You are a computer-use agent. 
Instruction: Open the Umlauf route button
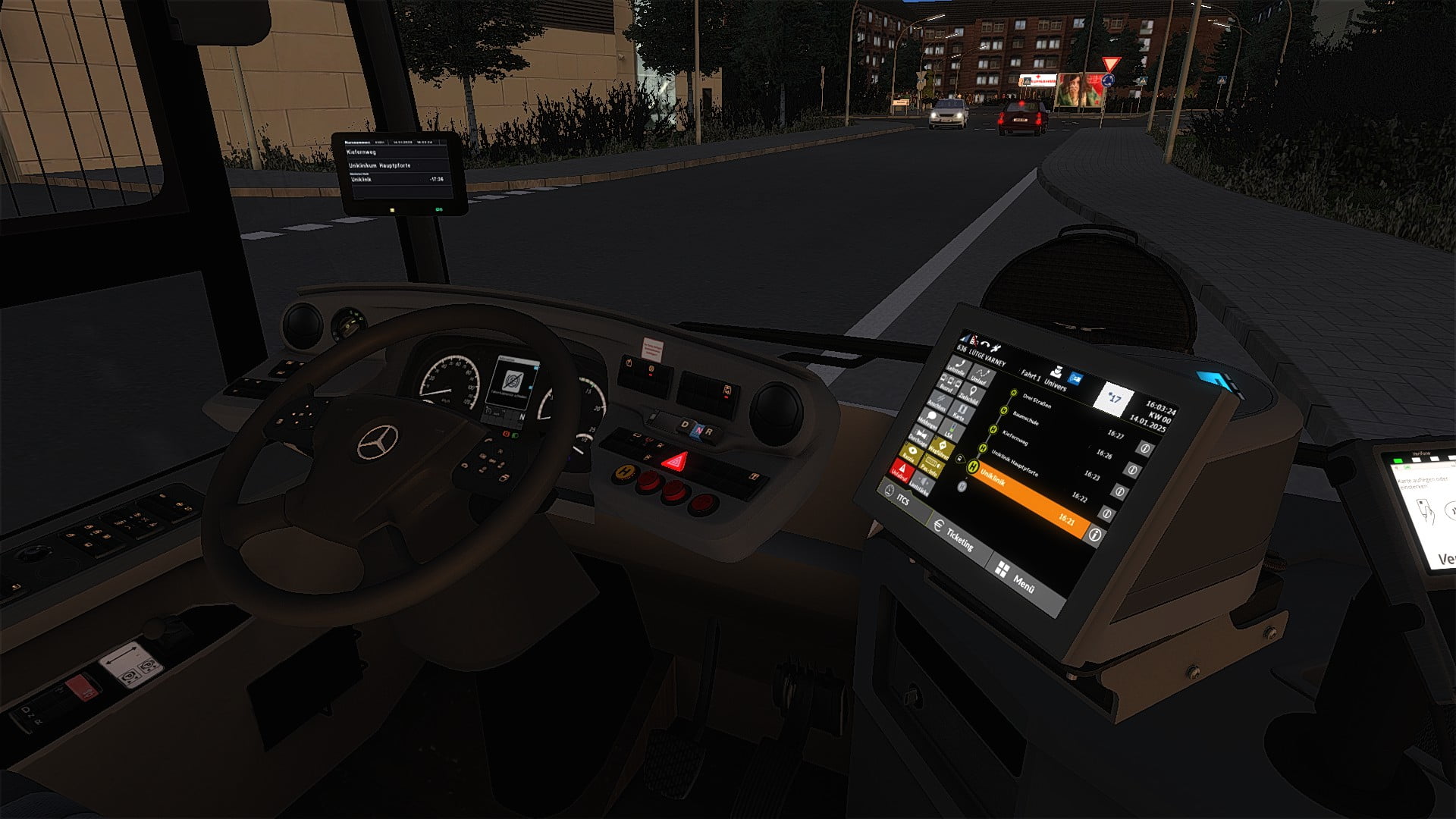[x=981, y=376]
